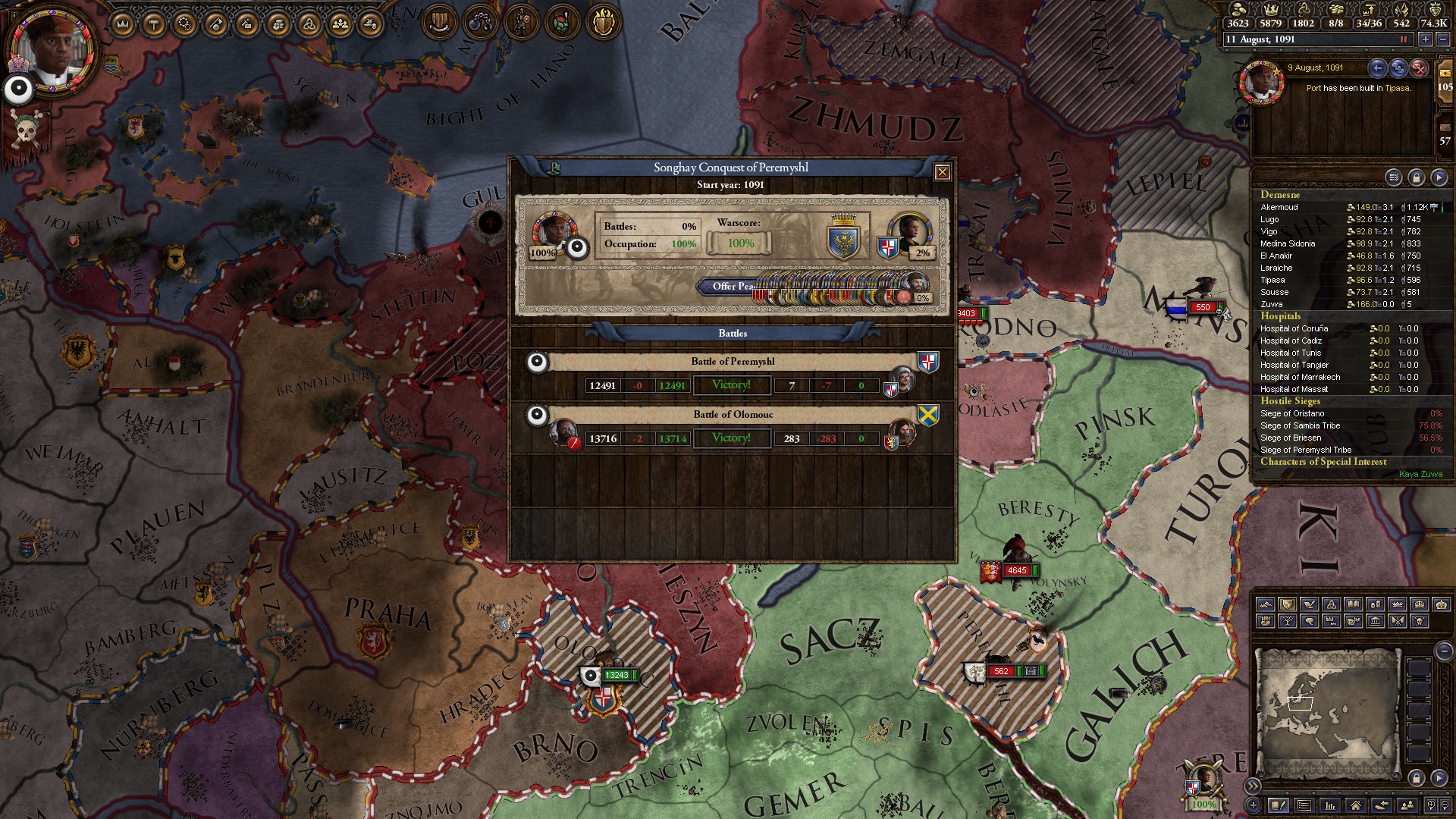This screenshot has height=819, width=1456.
Task: Click the green 100% warscore bar
Action: point(739,244)
